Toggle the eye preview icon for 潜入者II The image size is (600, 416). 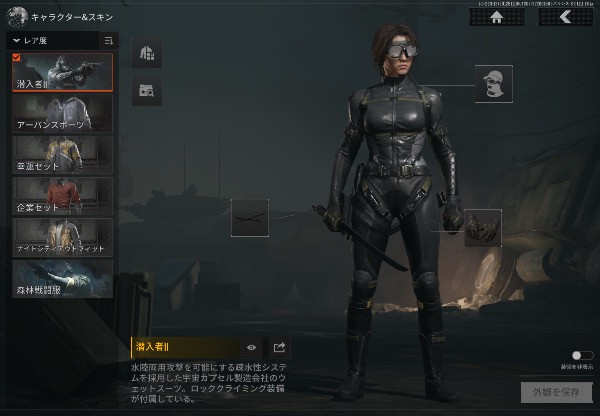click(x=252, y=348)
